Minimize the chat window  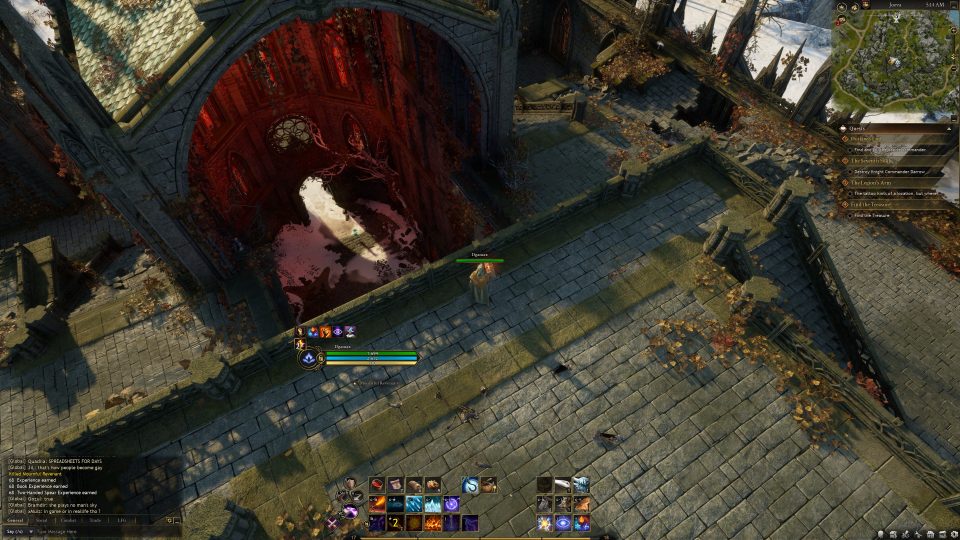[x=176, y=520]
